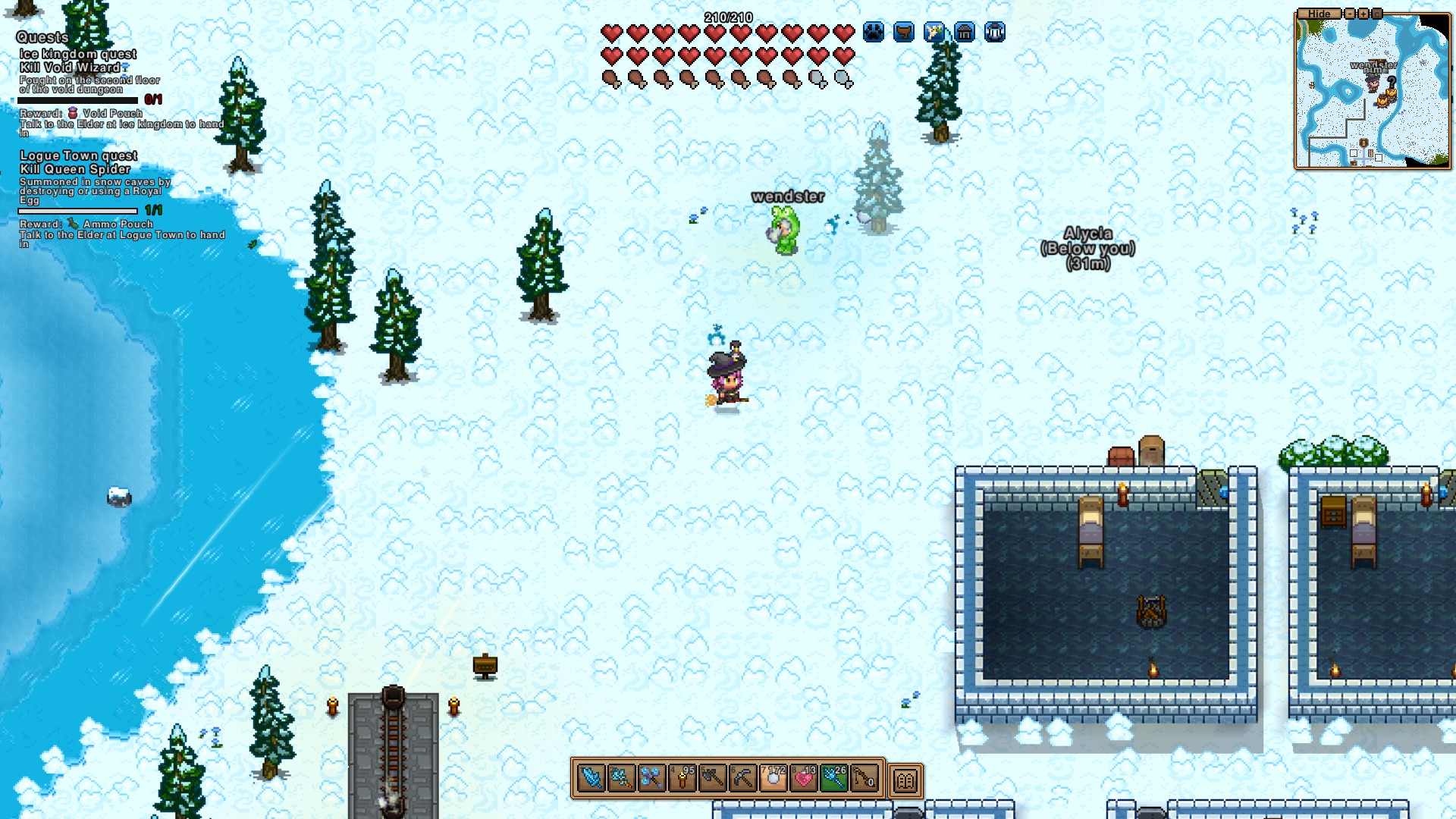Viewport: 1456px width, 819px height.
Task: Select the fishing rod hotbar slot
Action: pos(864,778)
